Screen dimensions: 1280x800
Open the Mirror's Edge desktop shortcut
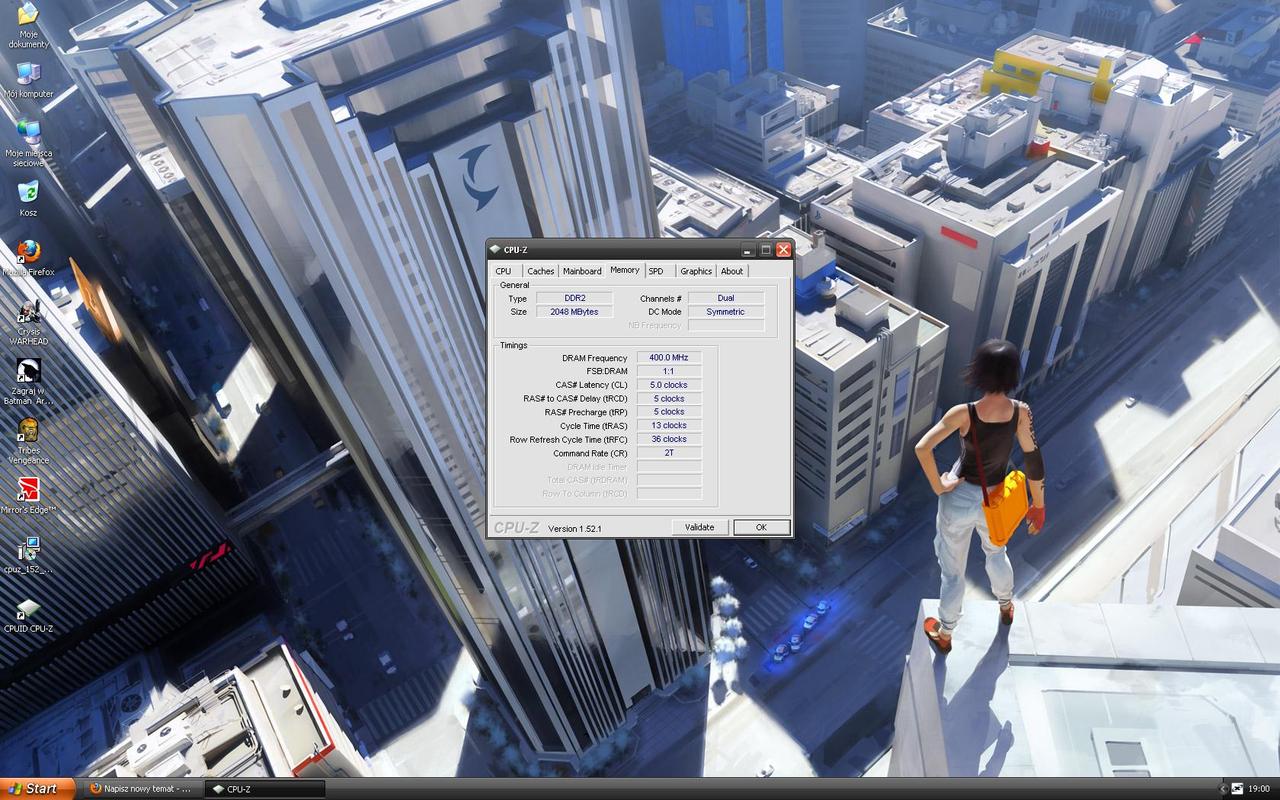[28, 491]
